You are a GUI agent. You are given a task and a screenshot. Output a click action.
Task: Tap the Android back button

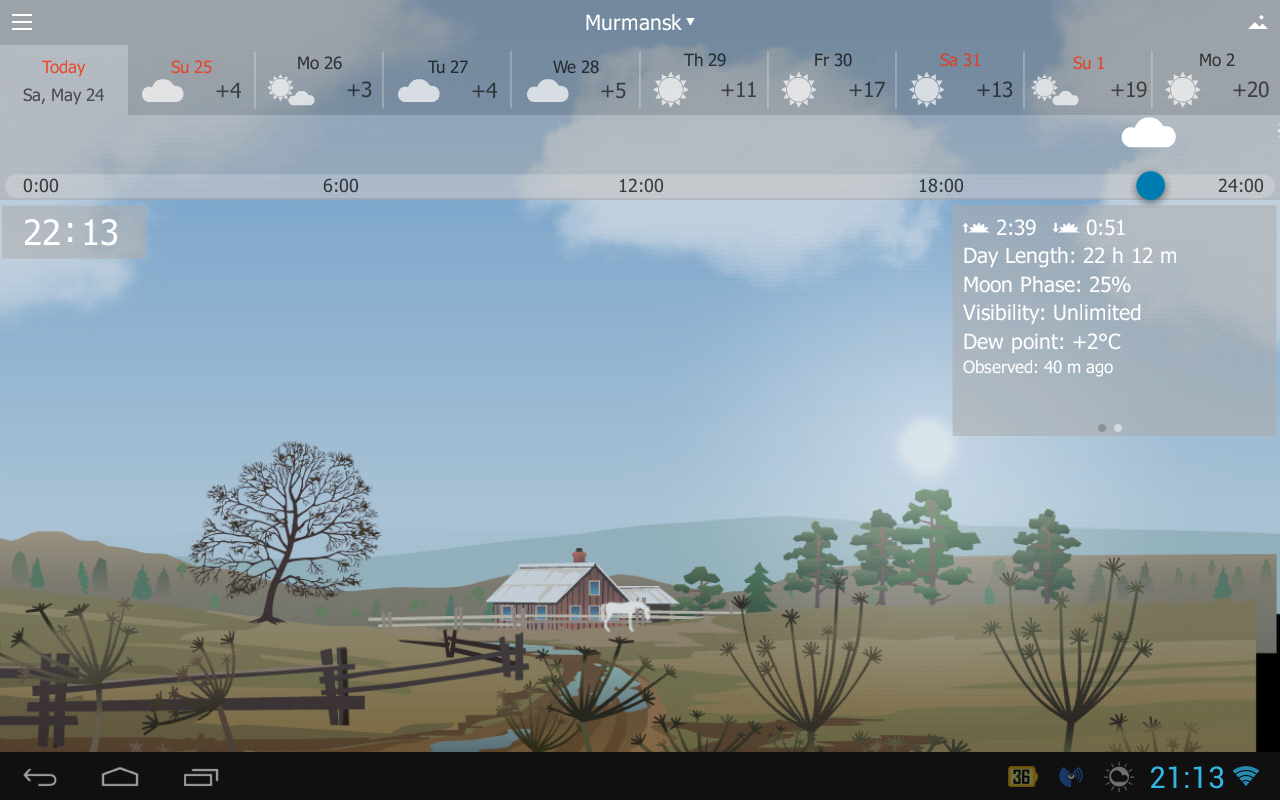point(40,777)
